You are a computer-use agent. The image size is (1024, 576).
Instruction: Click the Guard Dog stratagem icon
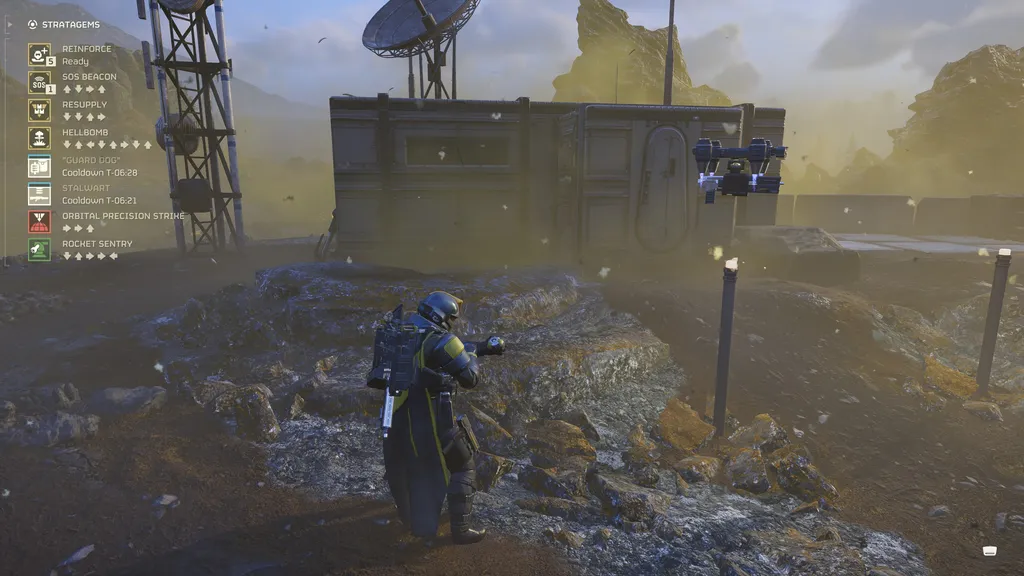[x=39, y=166]
